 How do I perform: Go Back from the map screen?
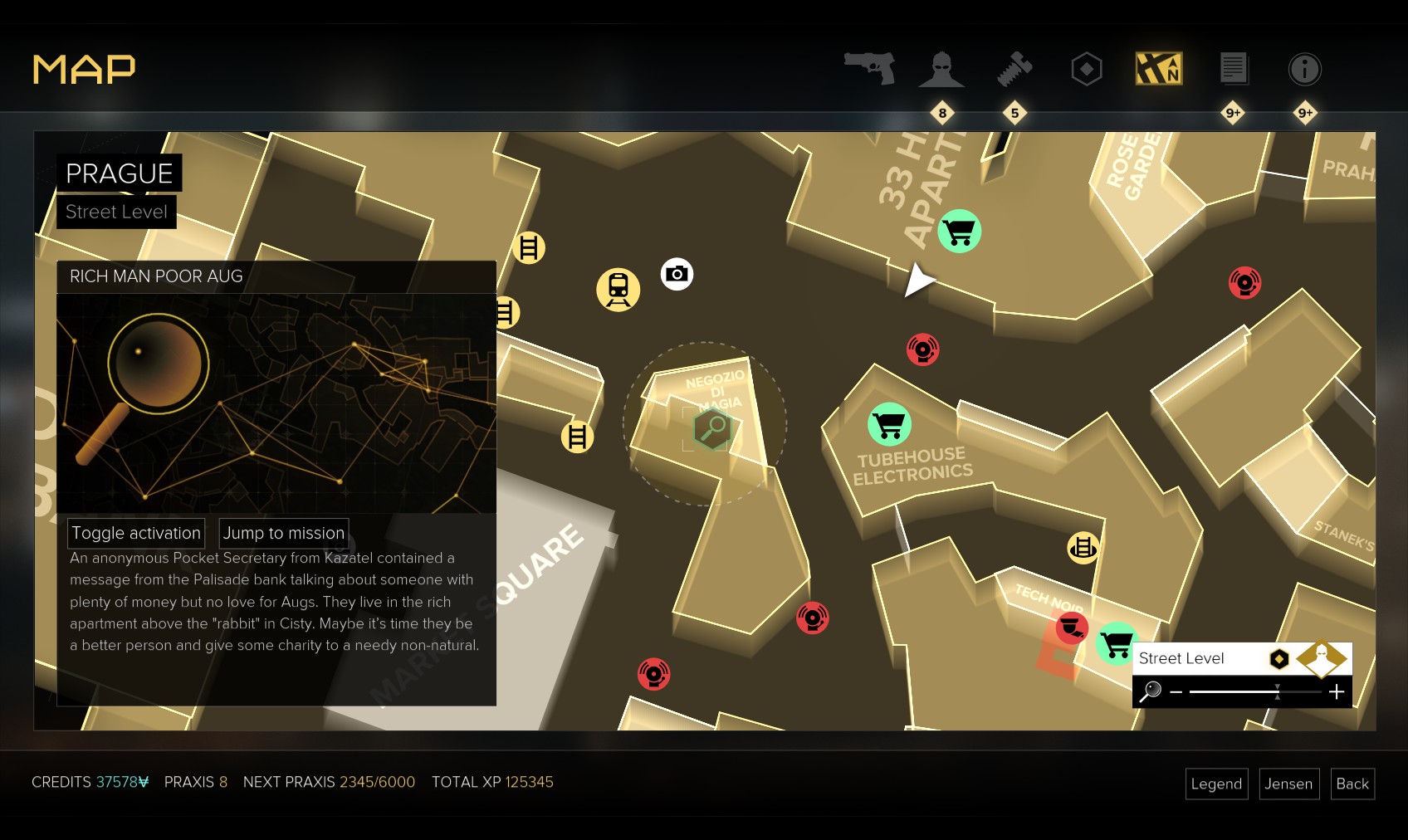(1352, 784)
